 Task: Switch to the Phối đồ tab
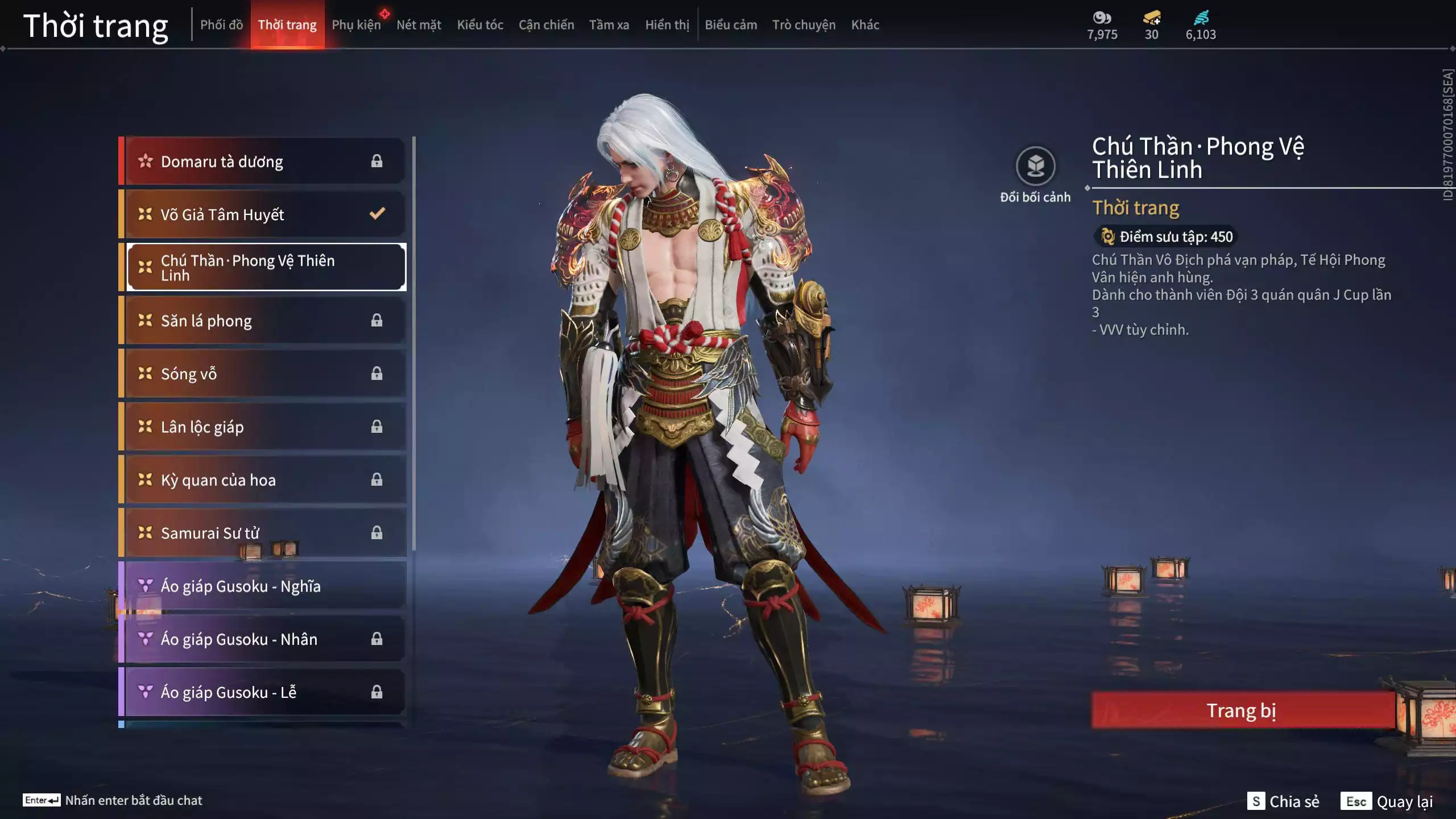pyautogui.click(x=221, y=24)
